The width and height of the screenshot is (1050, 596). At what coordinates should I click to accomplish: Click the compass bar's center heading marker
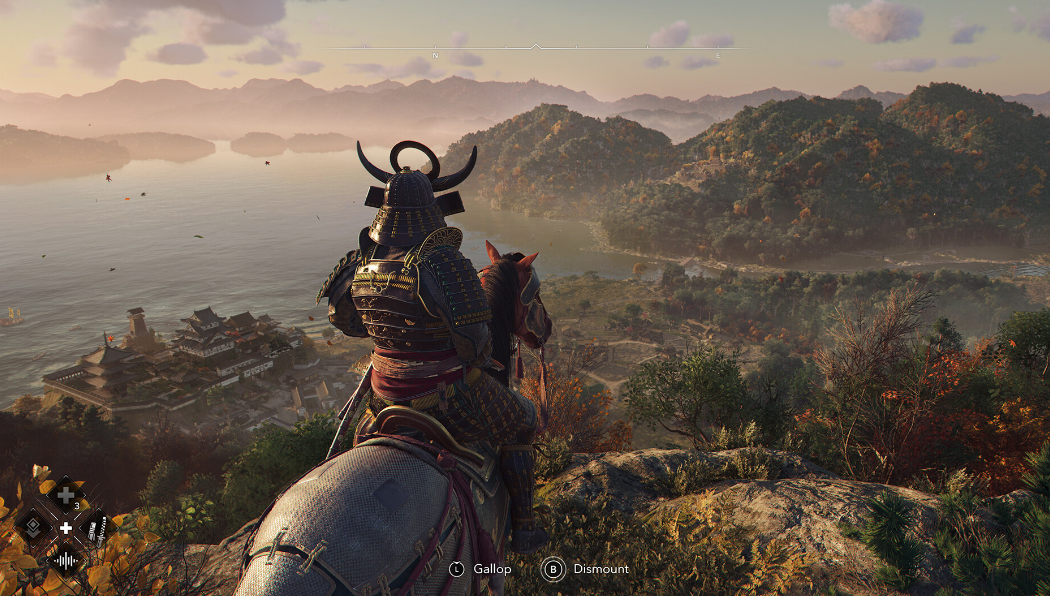536,46
